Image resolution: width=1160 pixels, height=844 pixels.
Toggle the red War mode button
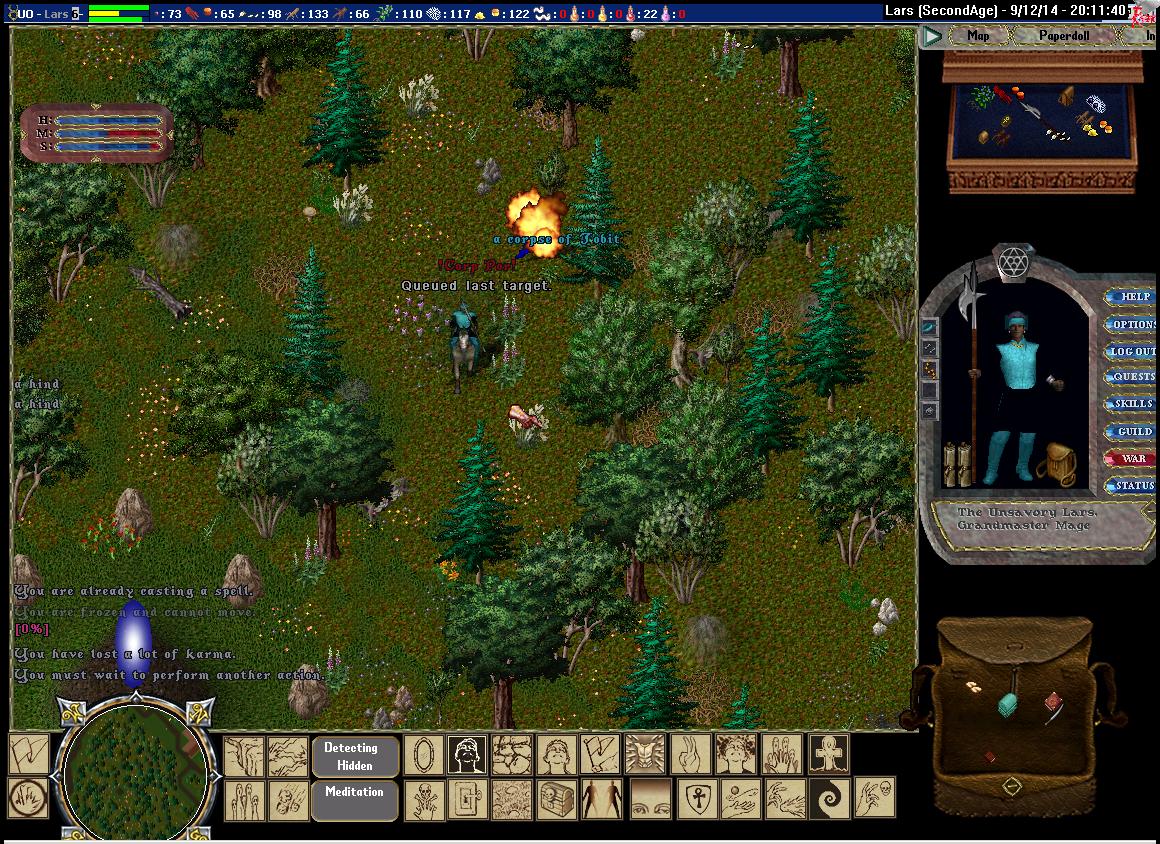pyautogui.click(x=1134, y=459)
